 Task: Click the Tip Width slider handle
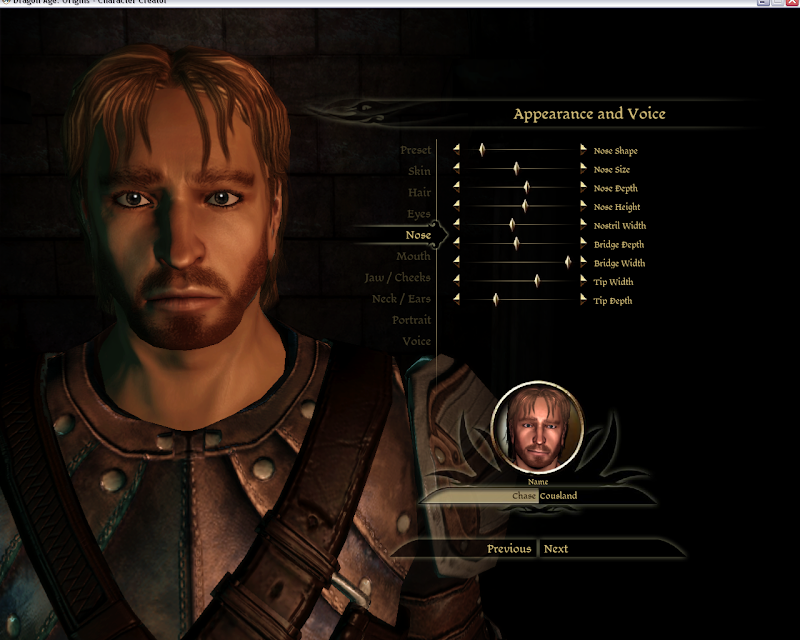click(537, 281)
